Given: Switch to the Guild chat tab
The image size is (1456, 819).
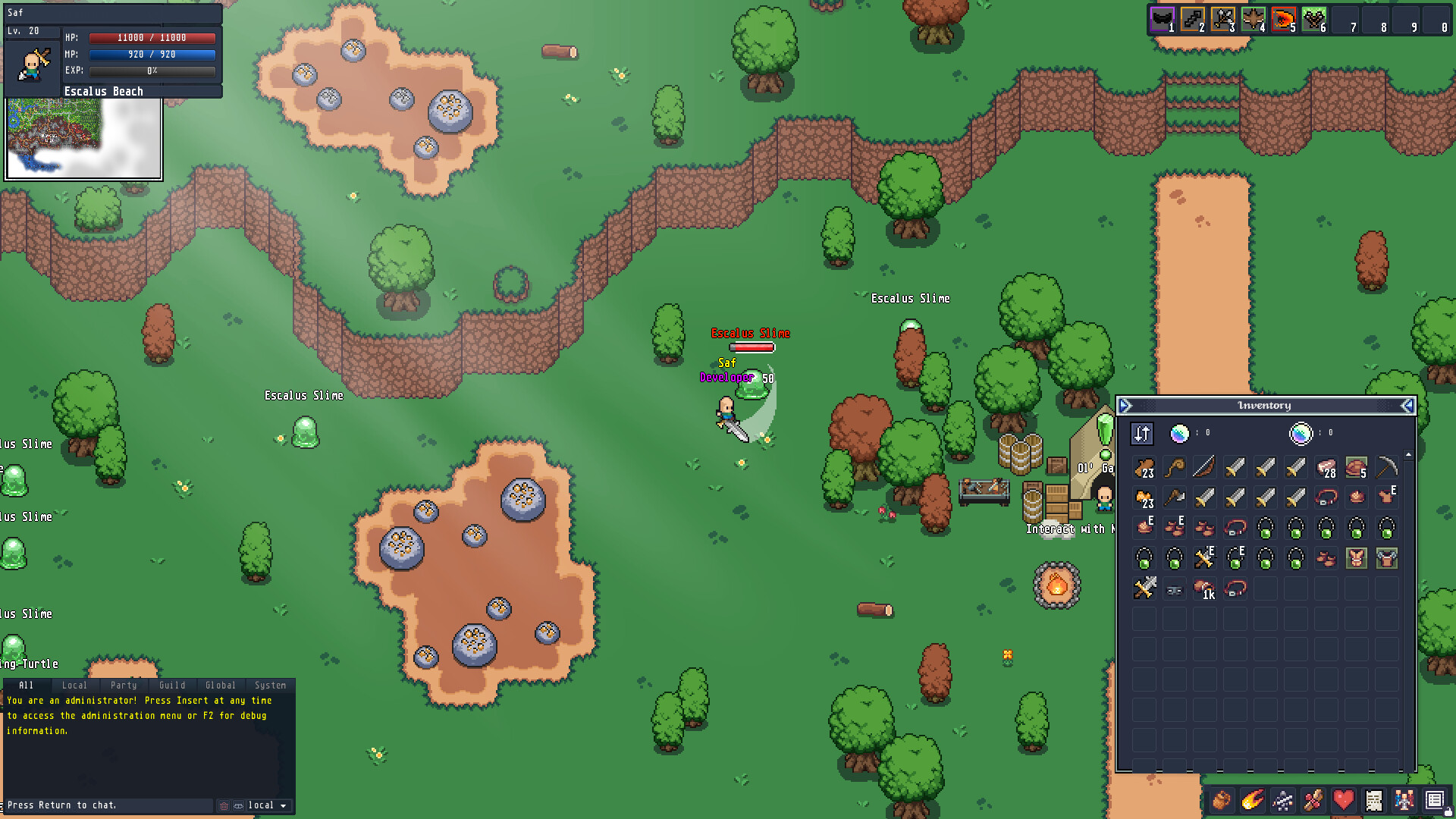Looking at the screenshot, I should (x=172, y=685).
